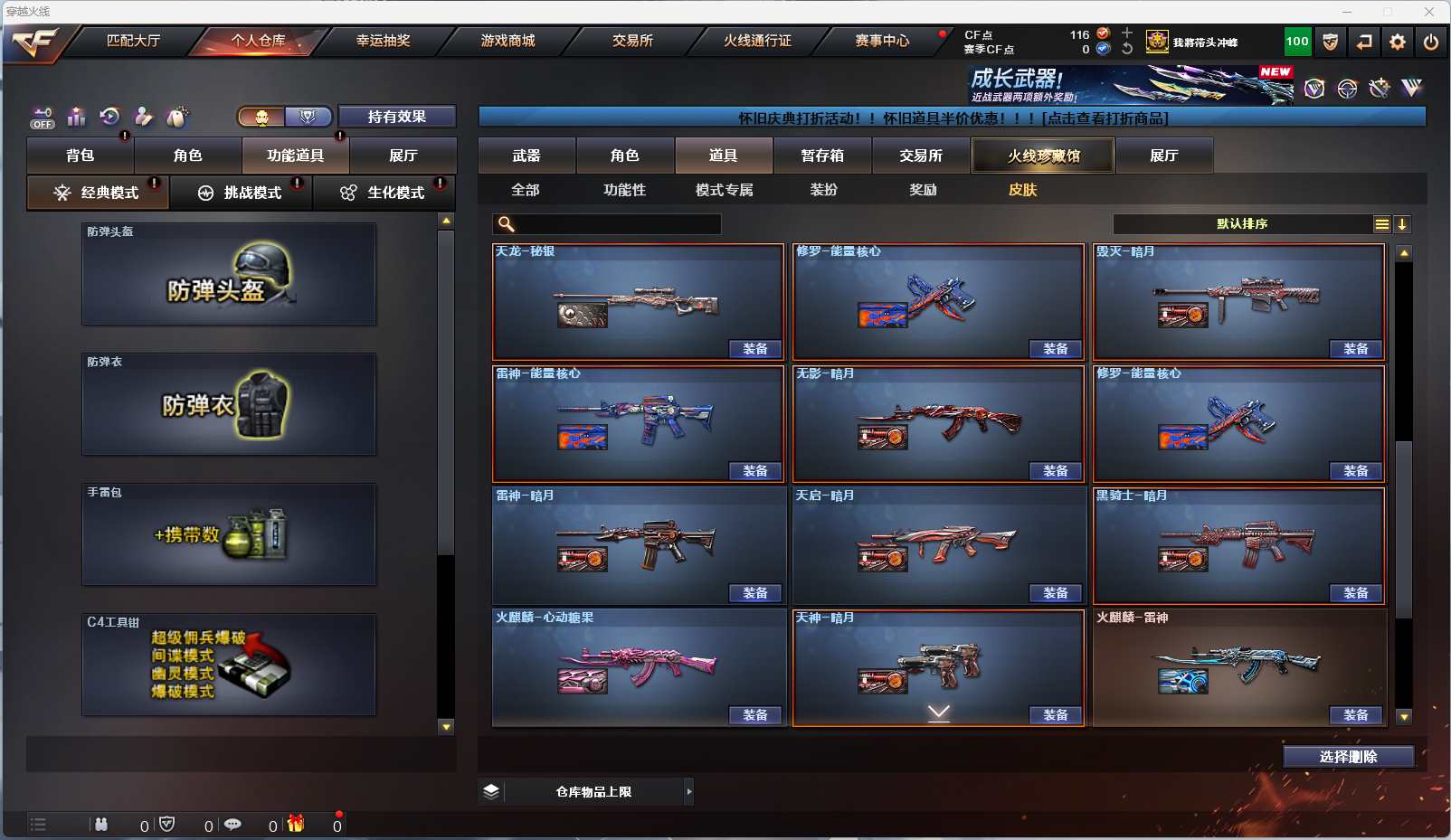The height and width of the screenshot is (840, 1451).
Task: Open settings with the gear icon
Action: point(1398,42)
